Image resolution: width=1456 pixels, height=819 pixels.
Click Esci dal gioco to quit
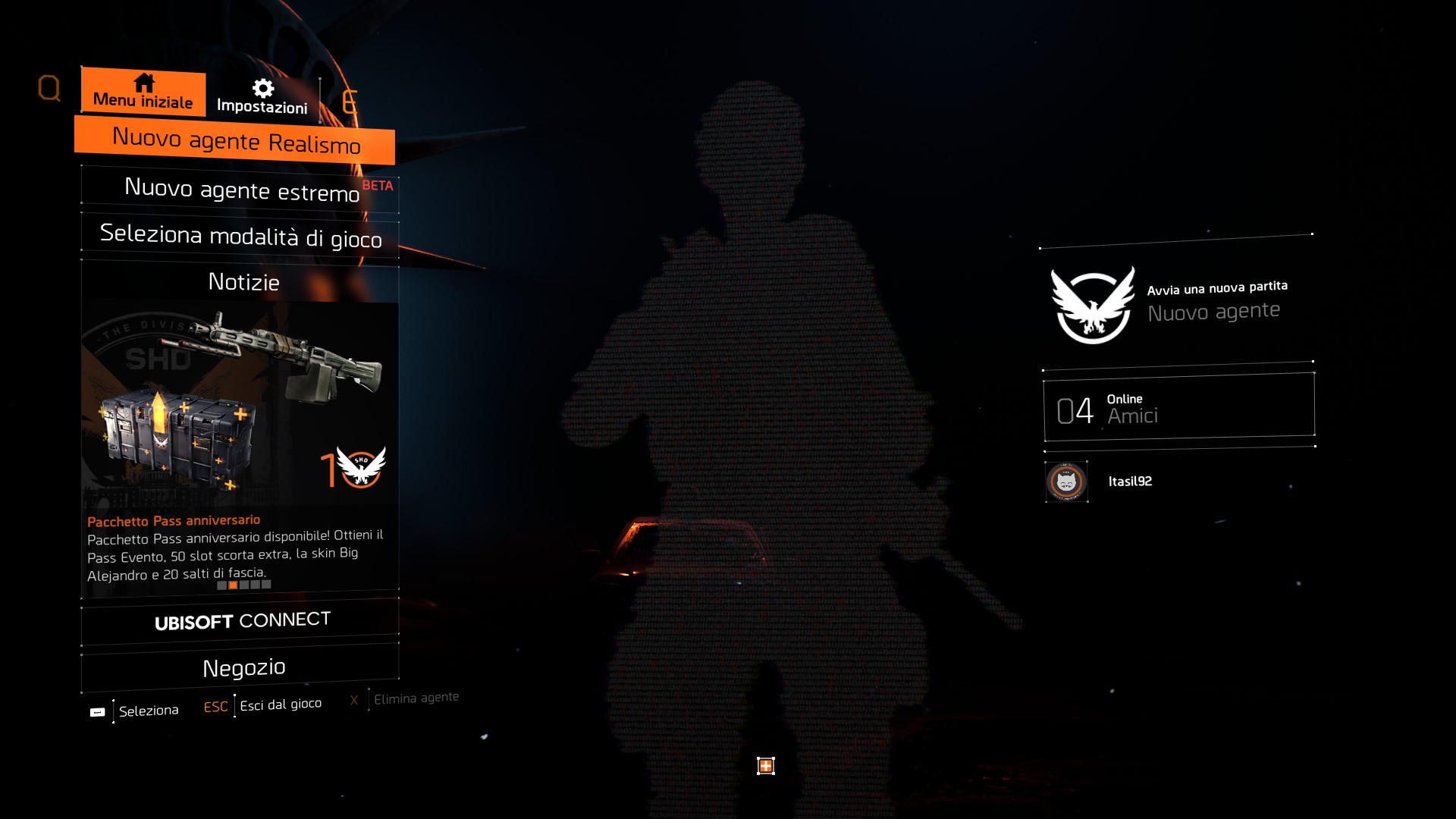[x=280, y=705]
